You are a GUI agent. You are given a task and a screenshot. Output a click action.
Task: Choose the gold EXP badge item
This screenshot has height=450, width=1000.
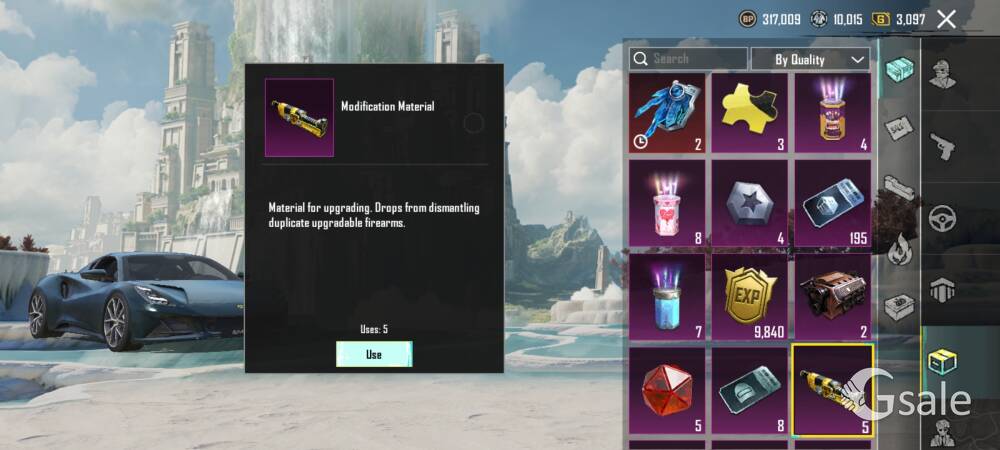(749, 296)
